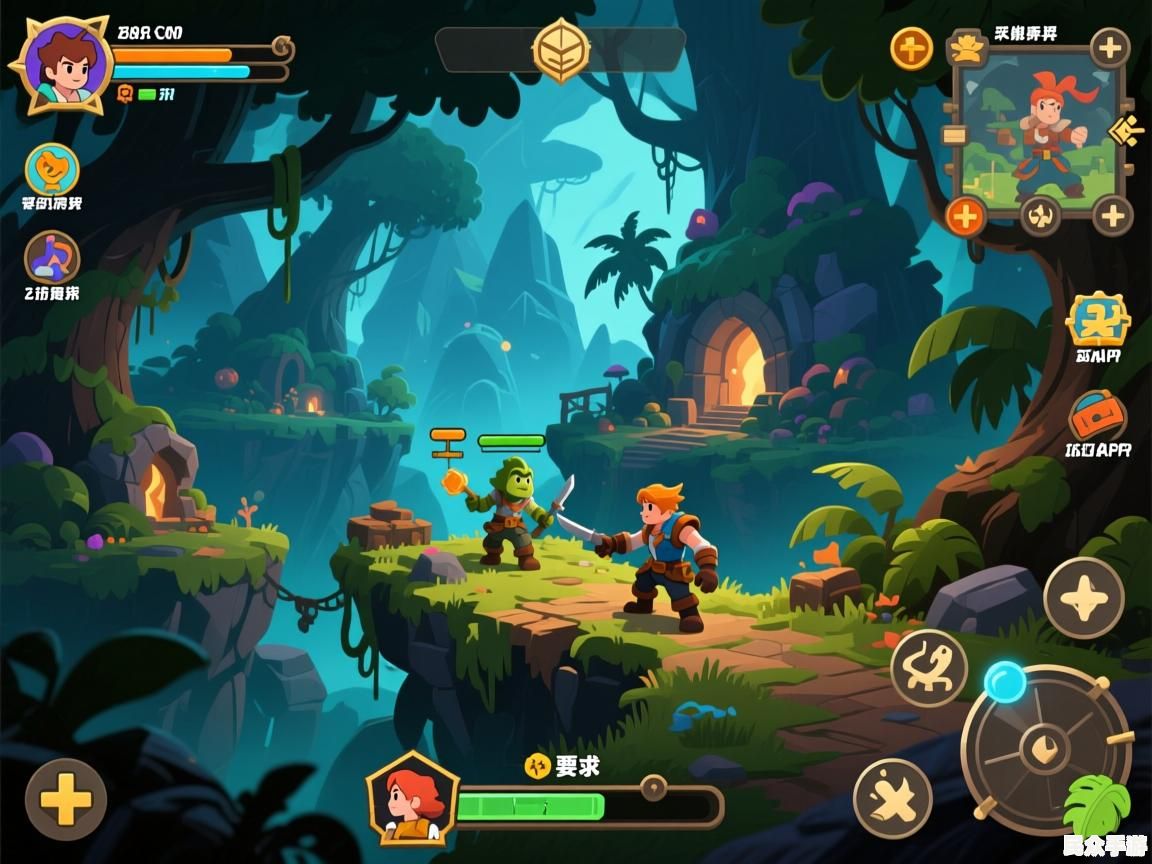The width and height of the screenshot is (1152, 864).
Task: Click the golden diamond cluster icon beside minimap
Action: (x=1128, y=131)
